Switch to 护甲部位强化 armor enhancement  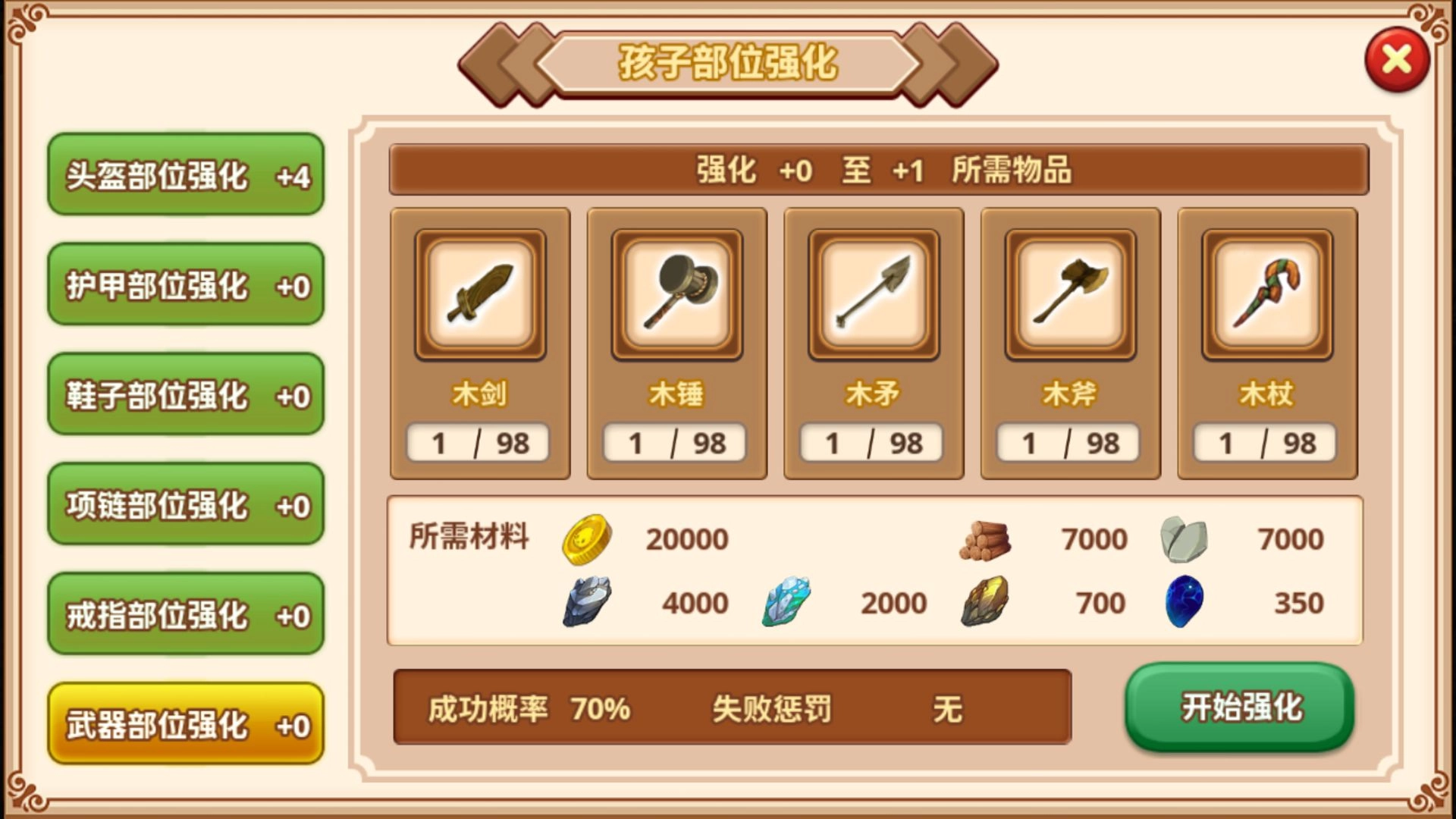point(184,287)
